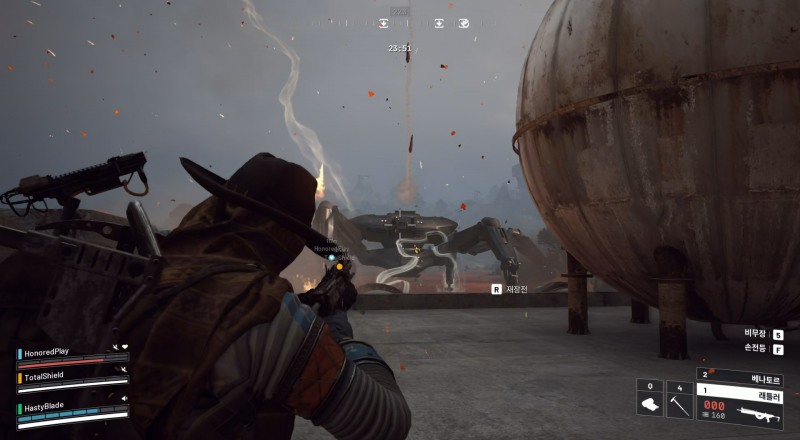
Task: Click the muted mic icon beside TotalShield
Action: pyautogui.click(x=123, y=370)
